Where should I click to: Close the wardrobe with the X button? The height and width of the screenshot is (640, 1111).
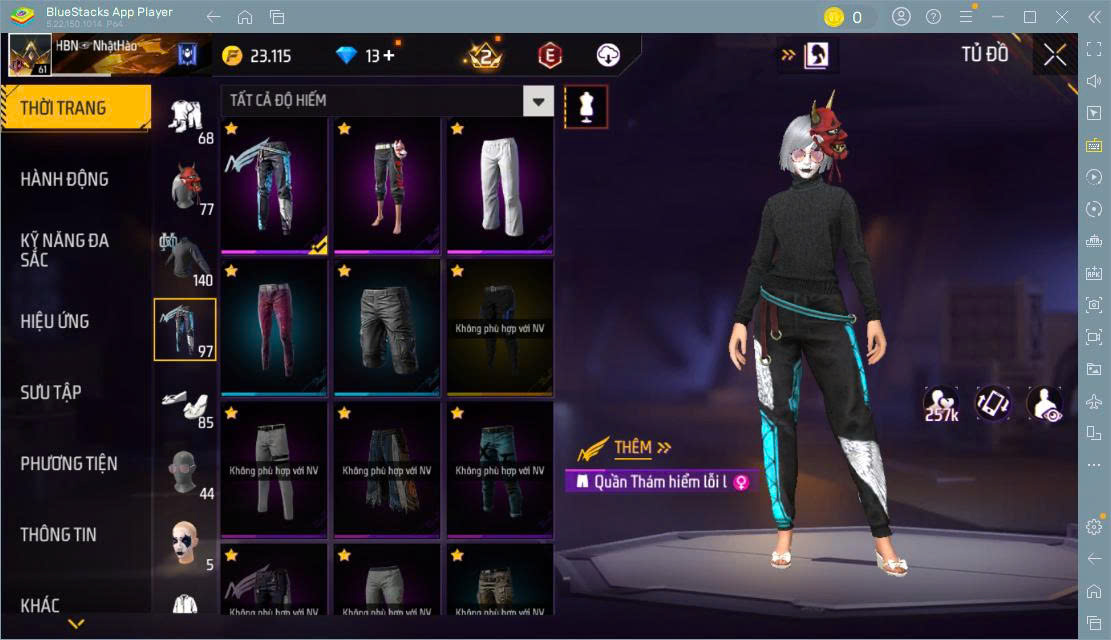[1054, 55]
